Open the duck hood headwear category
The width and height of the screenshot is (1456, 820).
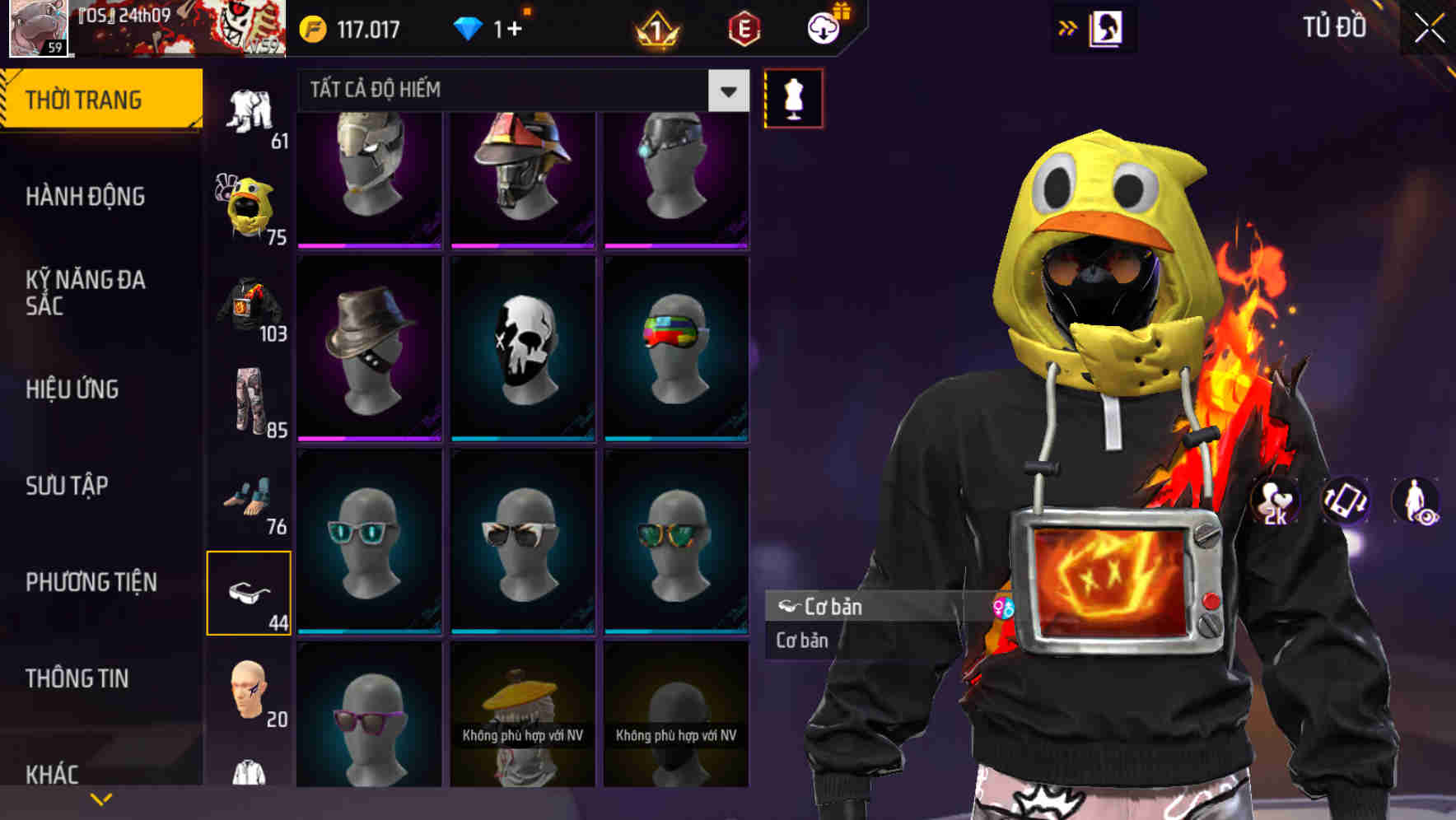(x=249, y=203)
